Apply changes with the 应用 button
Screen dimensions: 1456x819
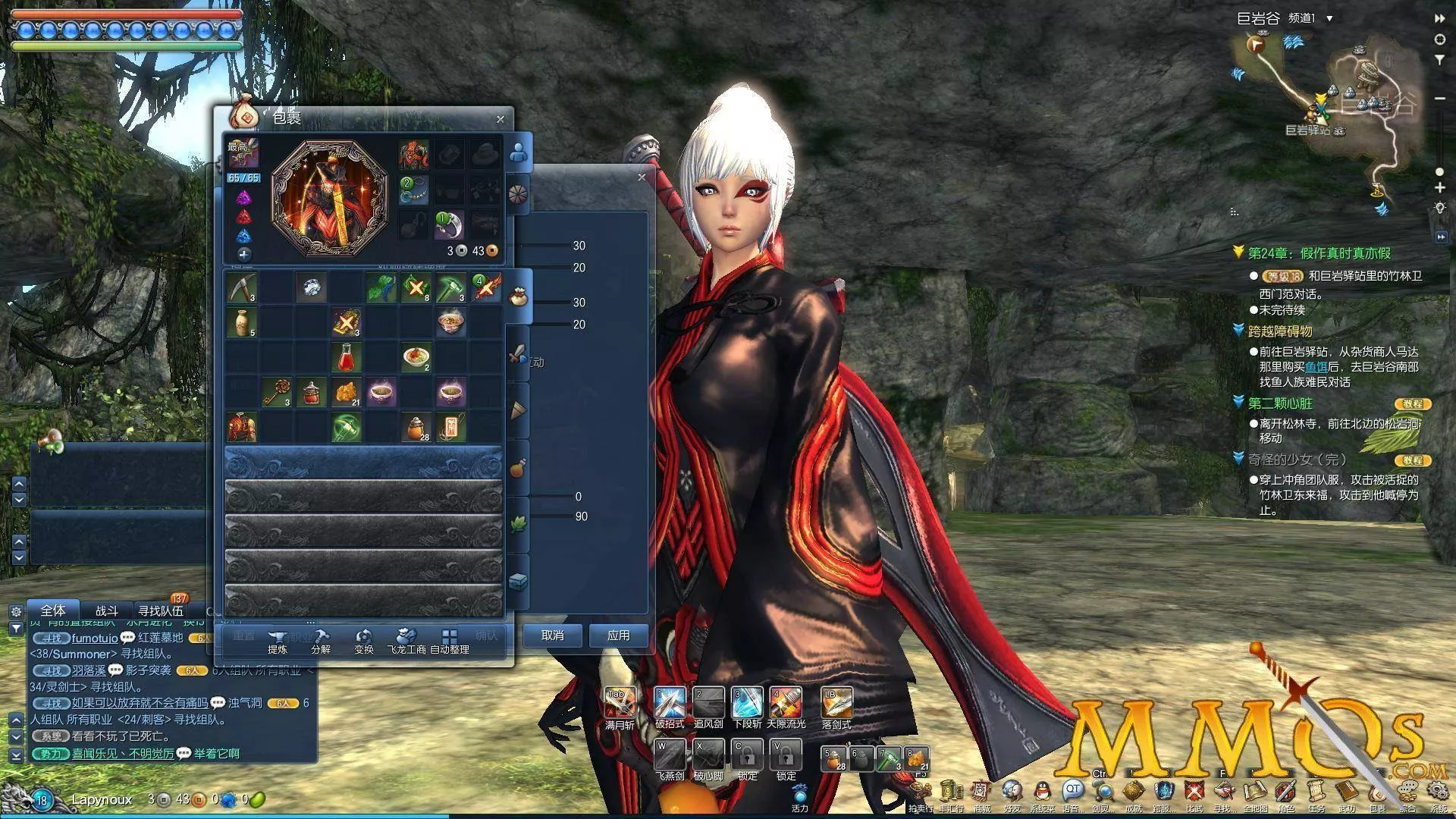pyautogui.click(x=618, y=635)
